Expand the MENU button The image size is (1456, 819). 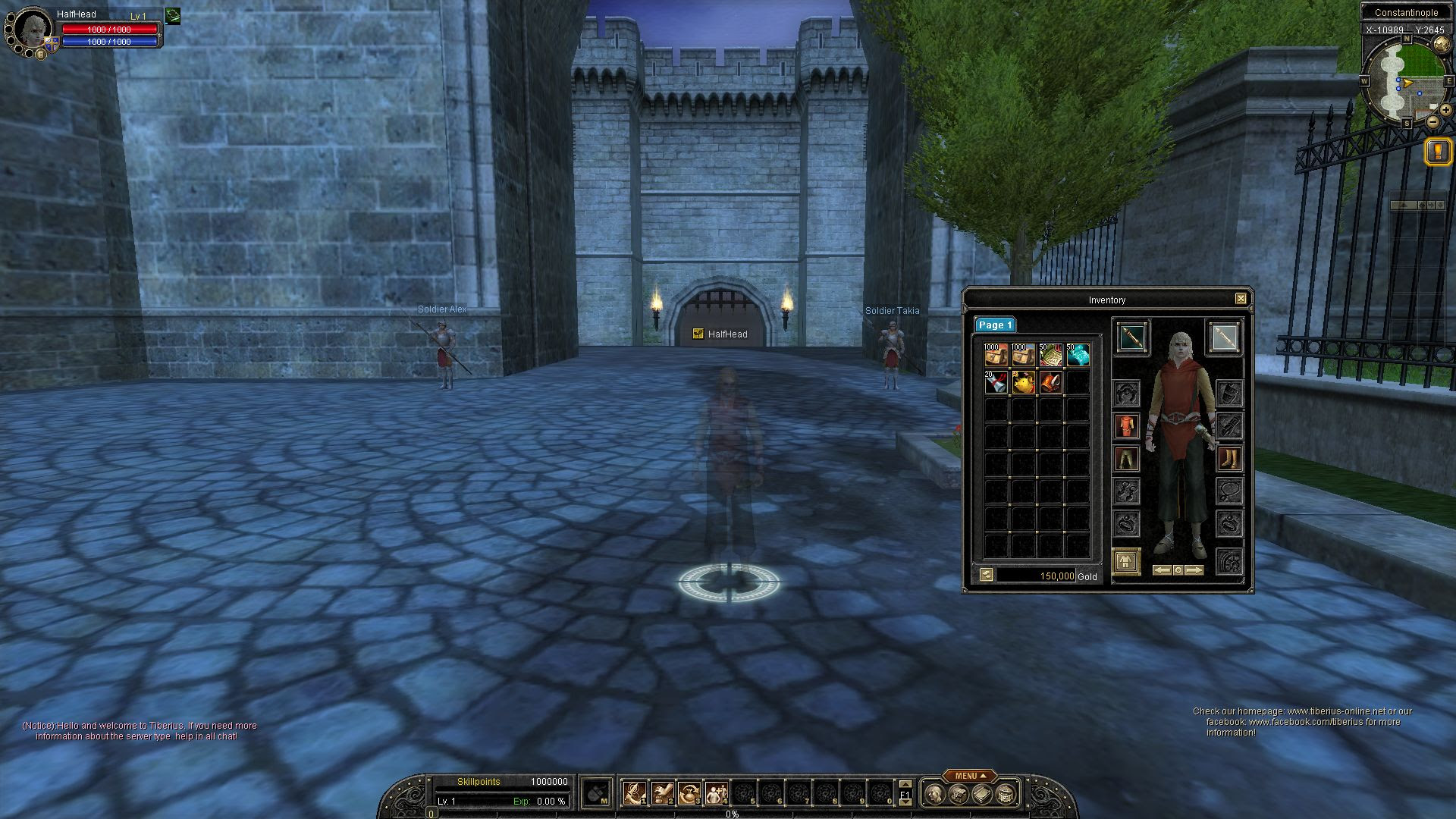point(970,776)
